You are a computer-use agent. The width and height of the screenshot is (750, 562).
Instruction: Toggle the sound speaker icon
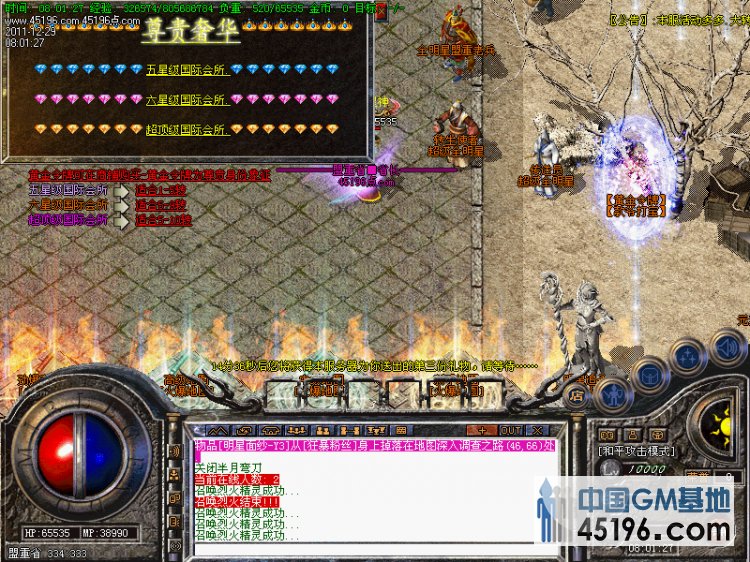click(x=726, y=346)
